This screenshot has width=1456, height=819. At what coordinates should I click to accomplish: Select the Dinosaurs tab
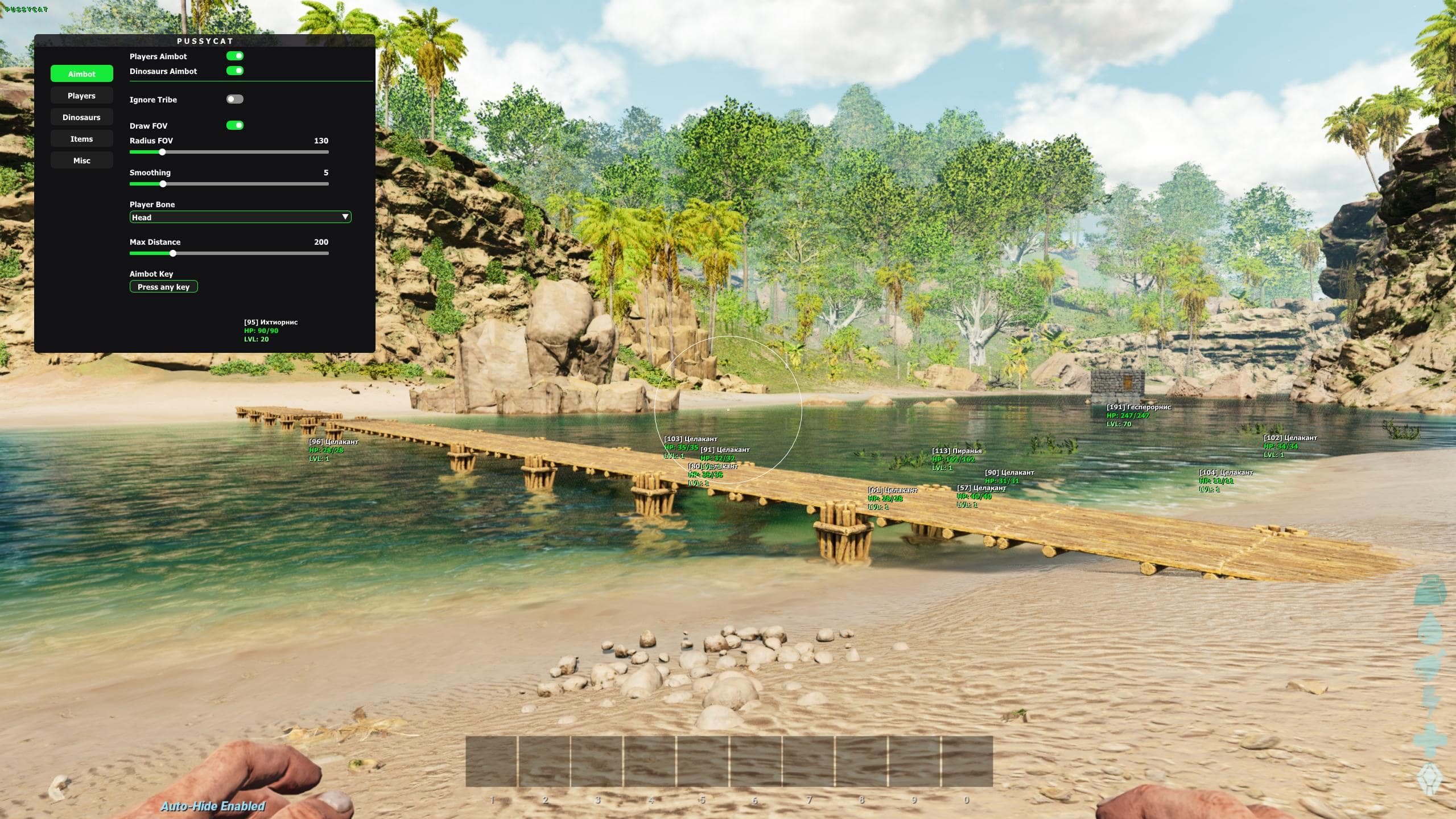pos(81,117)
